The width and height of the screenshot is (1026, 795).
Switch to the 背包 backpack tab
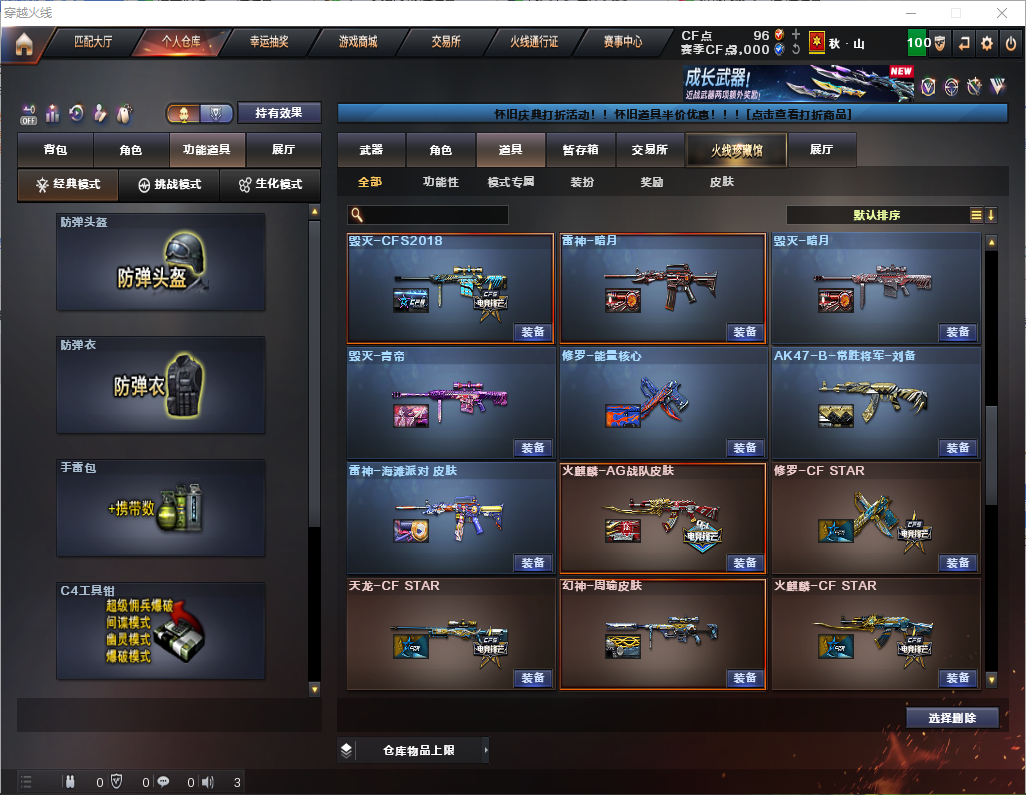click(55, 150)
